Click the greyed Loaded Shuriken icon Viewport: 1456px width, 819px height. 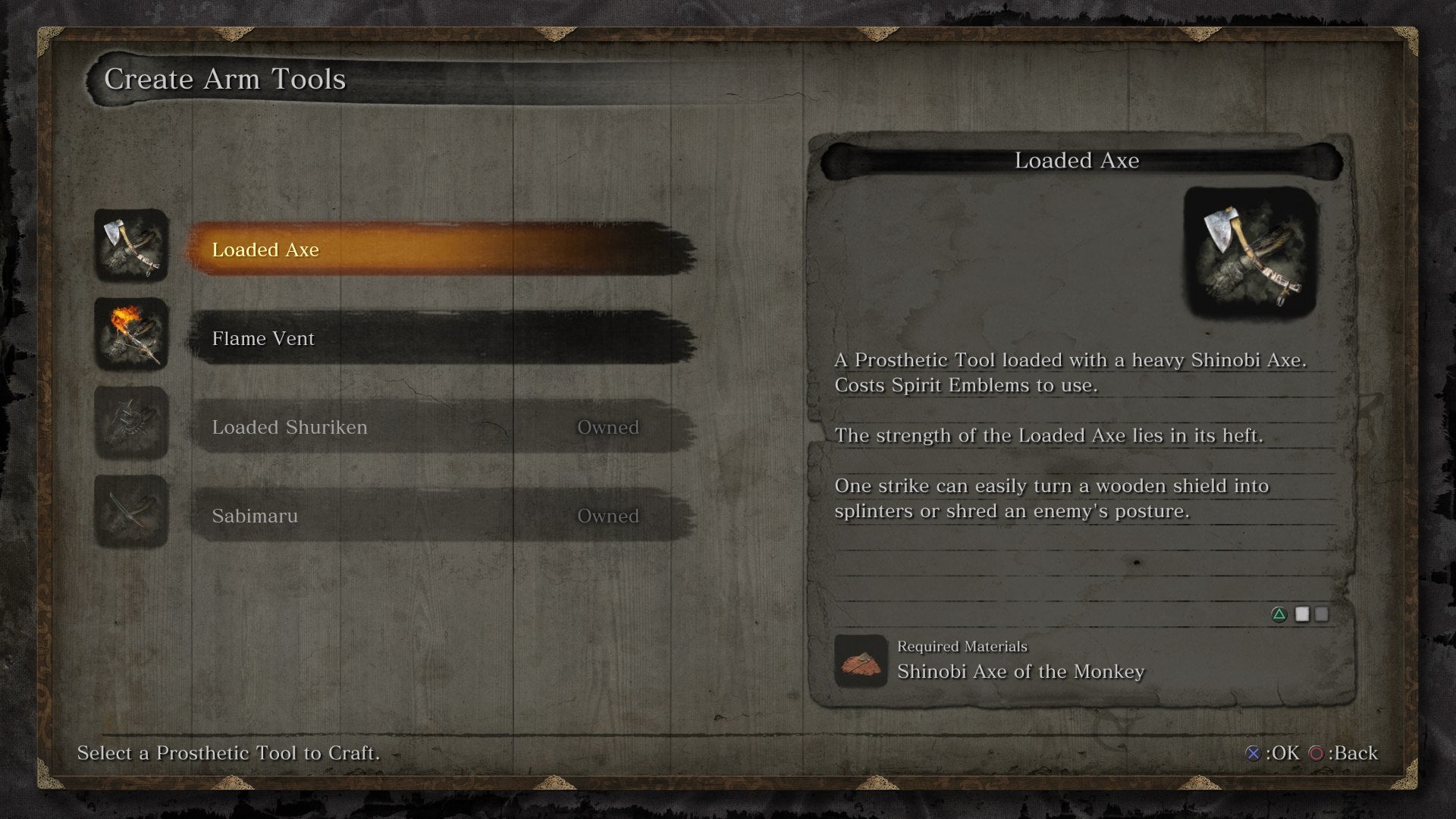click(131, 422)
